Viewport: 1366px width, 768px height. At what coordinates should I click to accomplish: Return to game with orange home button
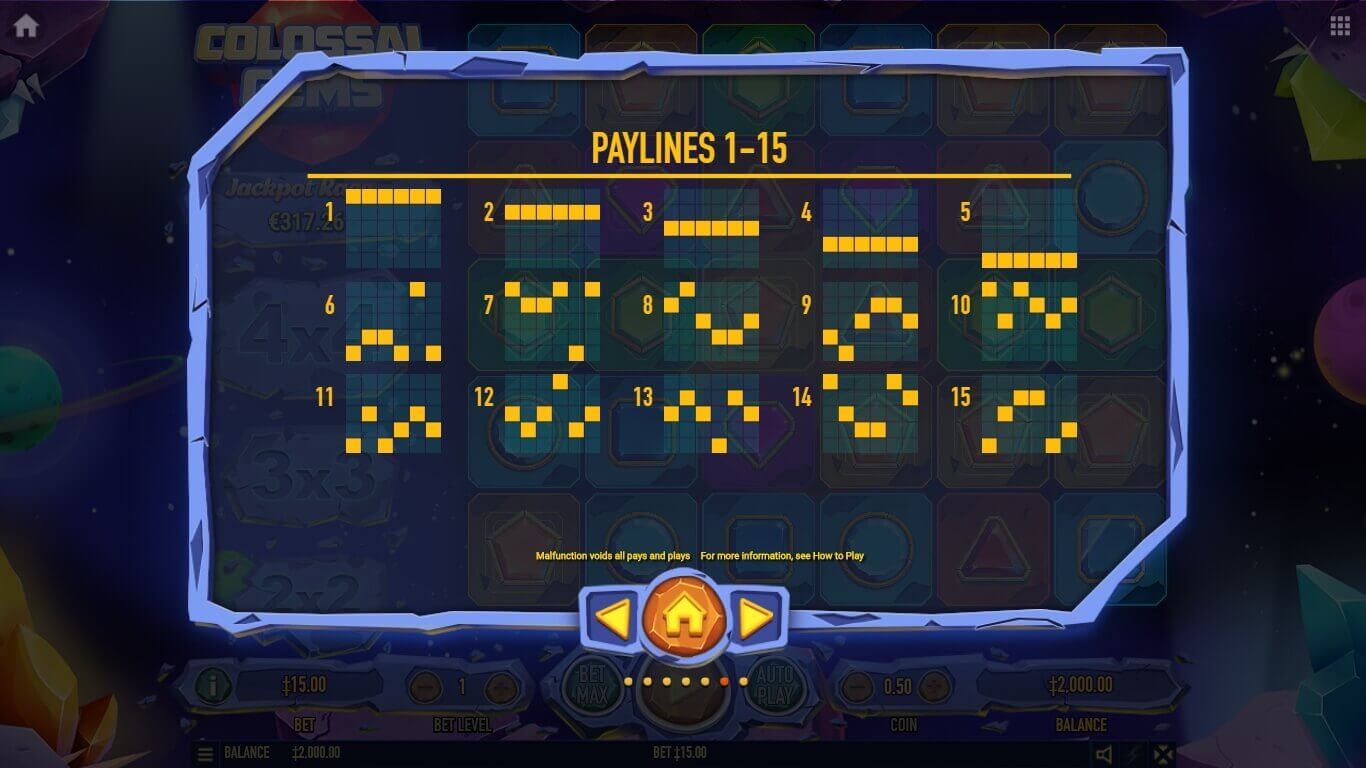(x=684, y=619)
